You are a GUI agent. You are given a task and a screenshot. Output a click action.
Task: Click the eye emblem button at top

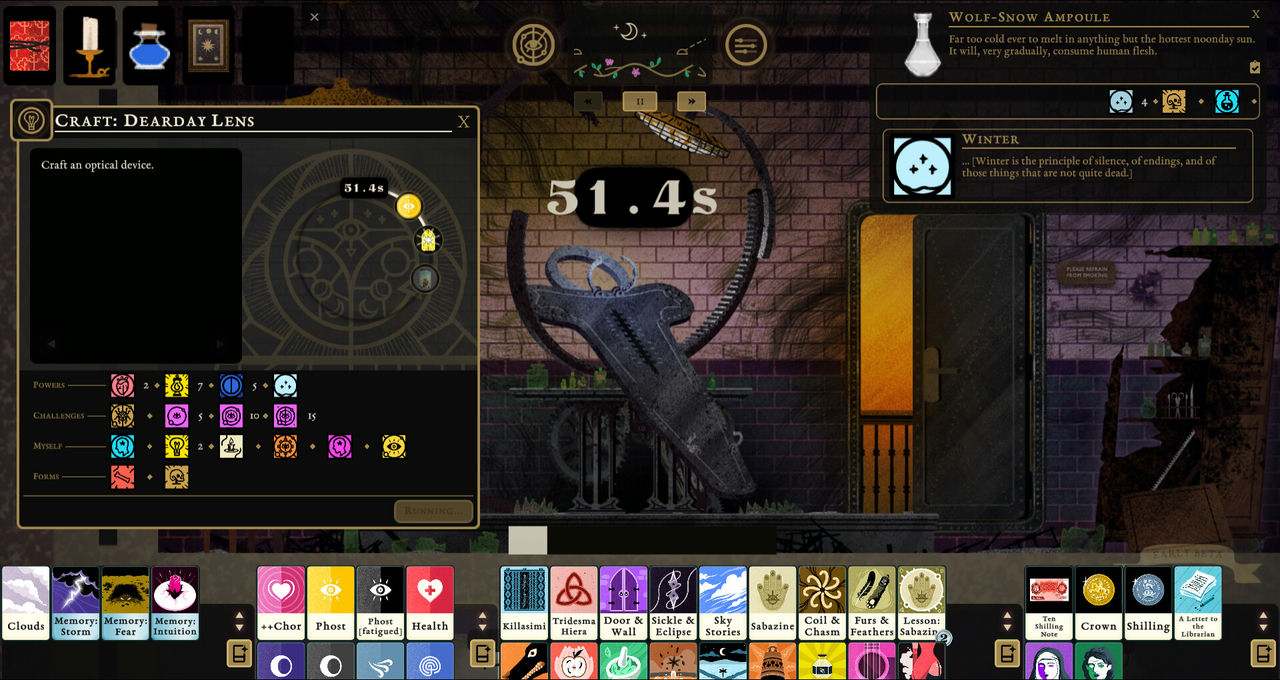coord(535,44)
